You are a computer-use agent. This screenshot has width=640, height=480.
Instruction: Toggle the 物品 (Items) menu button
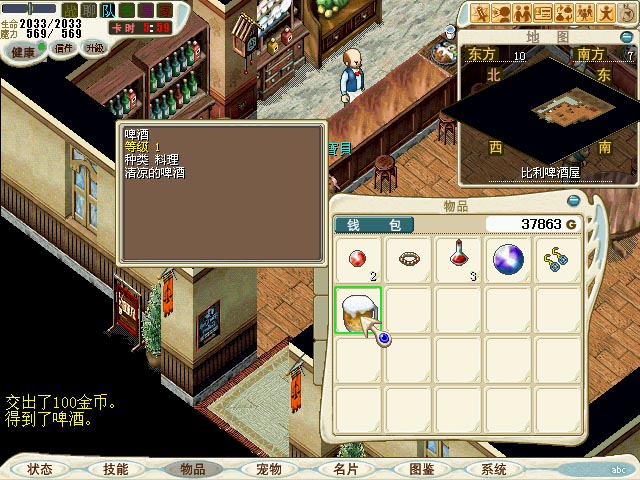[x=193, y=469]
